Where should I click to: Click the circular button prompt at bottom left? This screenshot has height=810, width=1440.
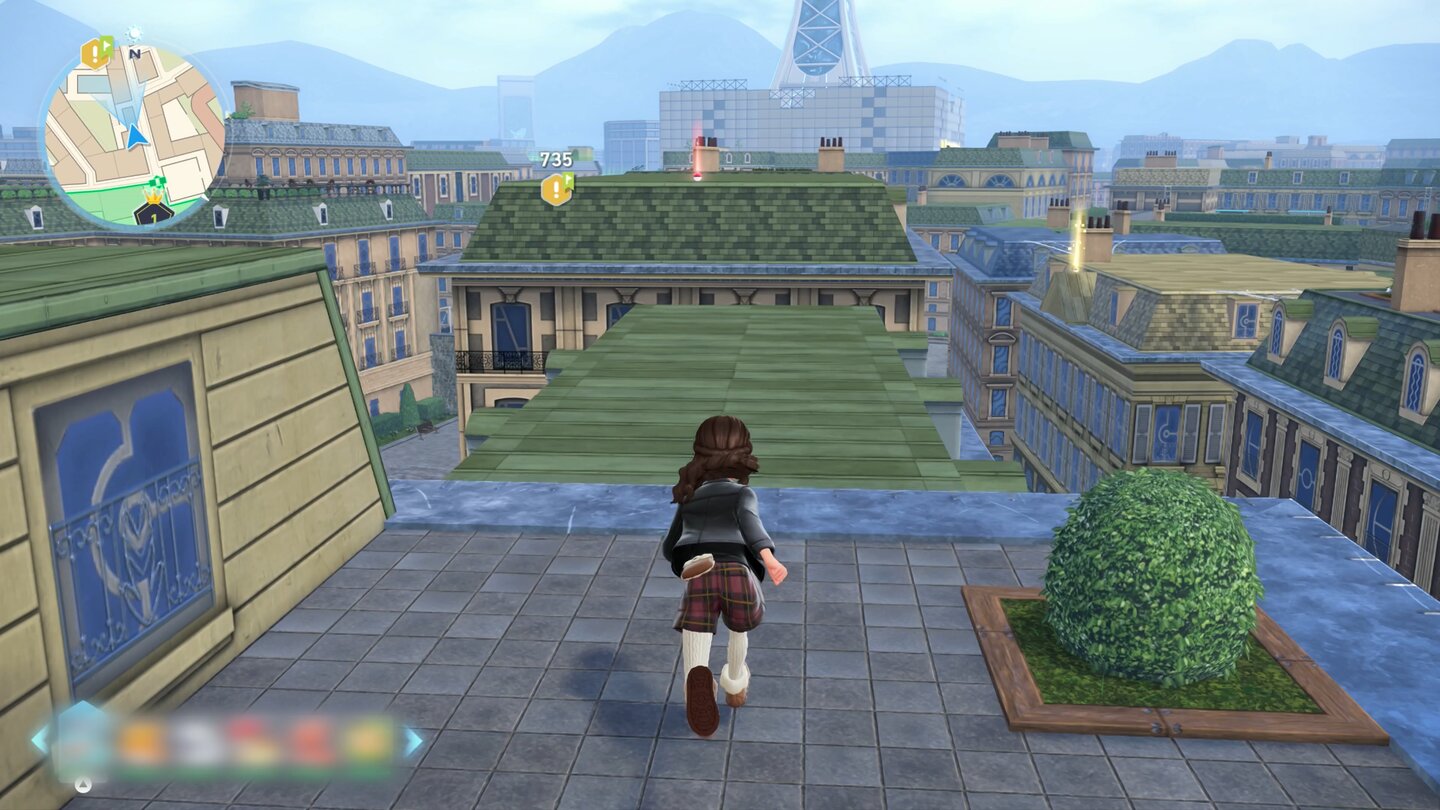coord(83,784)
